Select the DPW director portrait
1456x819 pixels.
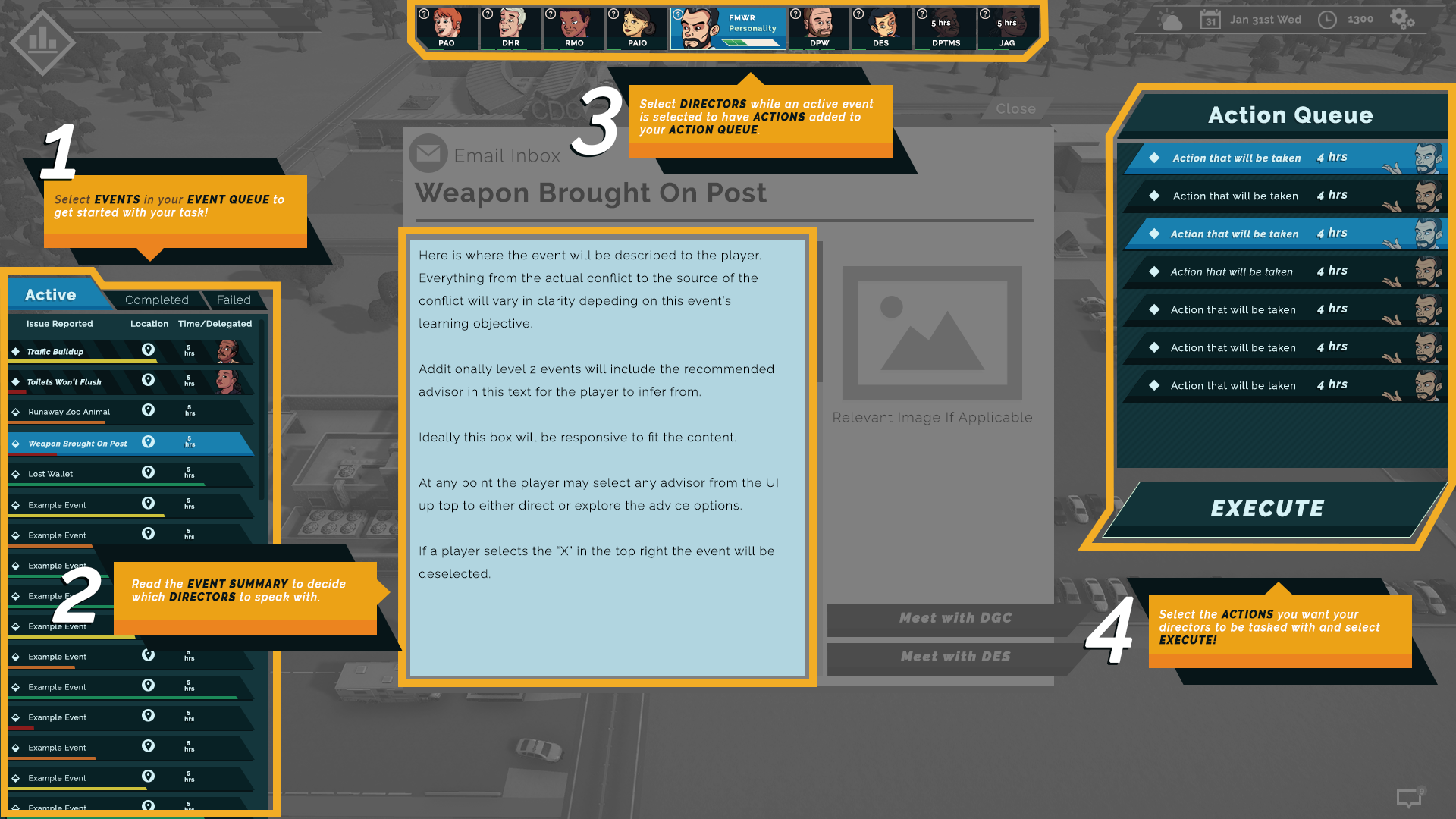818,27
